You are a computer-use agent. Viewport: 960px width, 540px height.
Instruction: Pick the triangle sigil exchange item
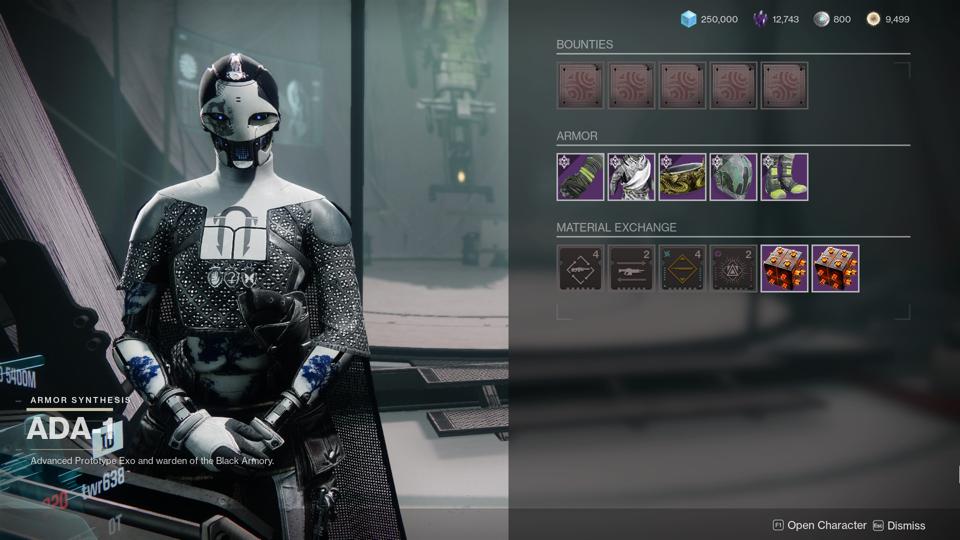point(733,268)
